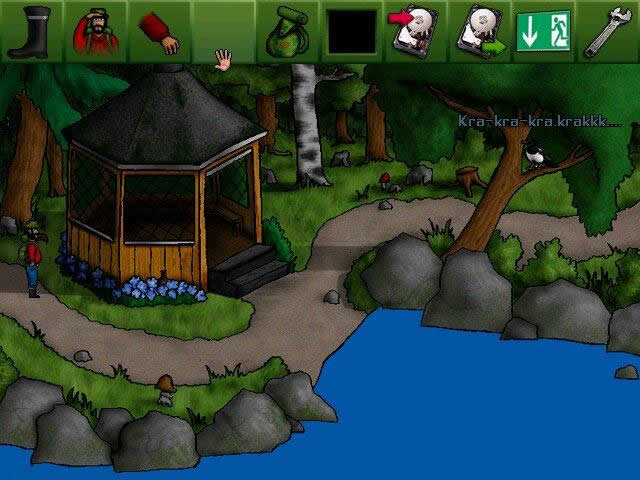
Task: Load game using the green-arrow disk icon
Action: click(479, 30)
